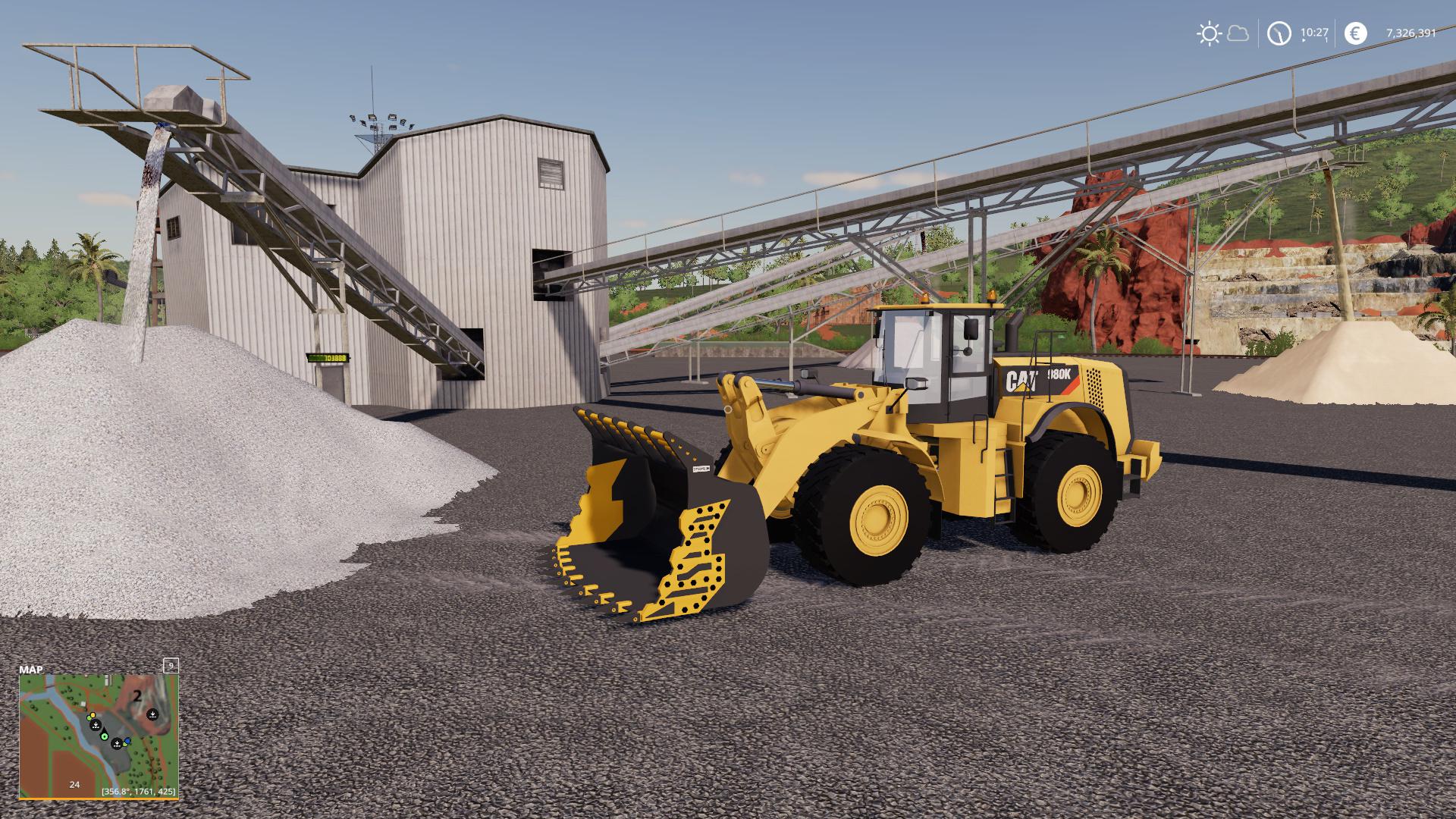Click the analog clock icon
Image resolution: width=1456 pixels, height=819 pixels.
[x=1279, y=33]
